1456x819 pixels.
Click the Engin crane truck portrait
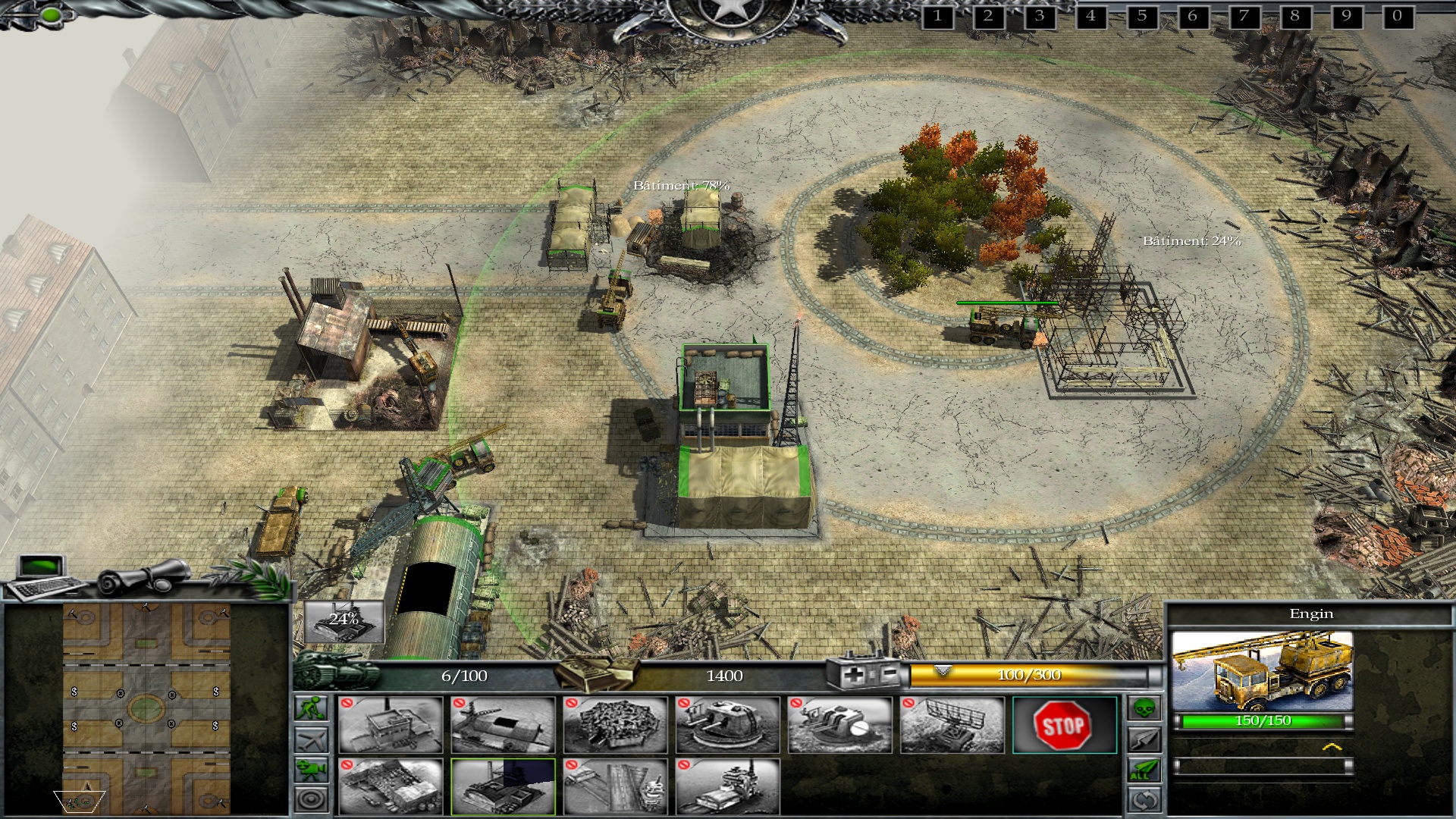(x=1262, y=670)
